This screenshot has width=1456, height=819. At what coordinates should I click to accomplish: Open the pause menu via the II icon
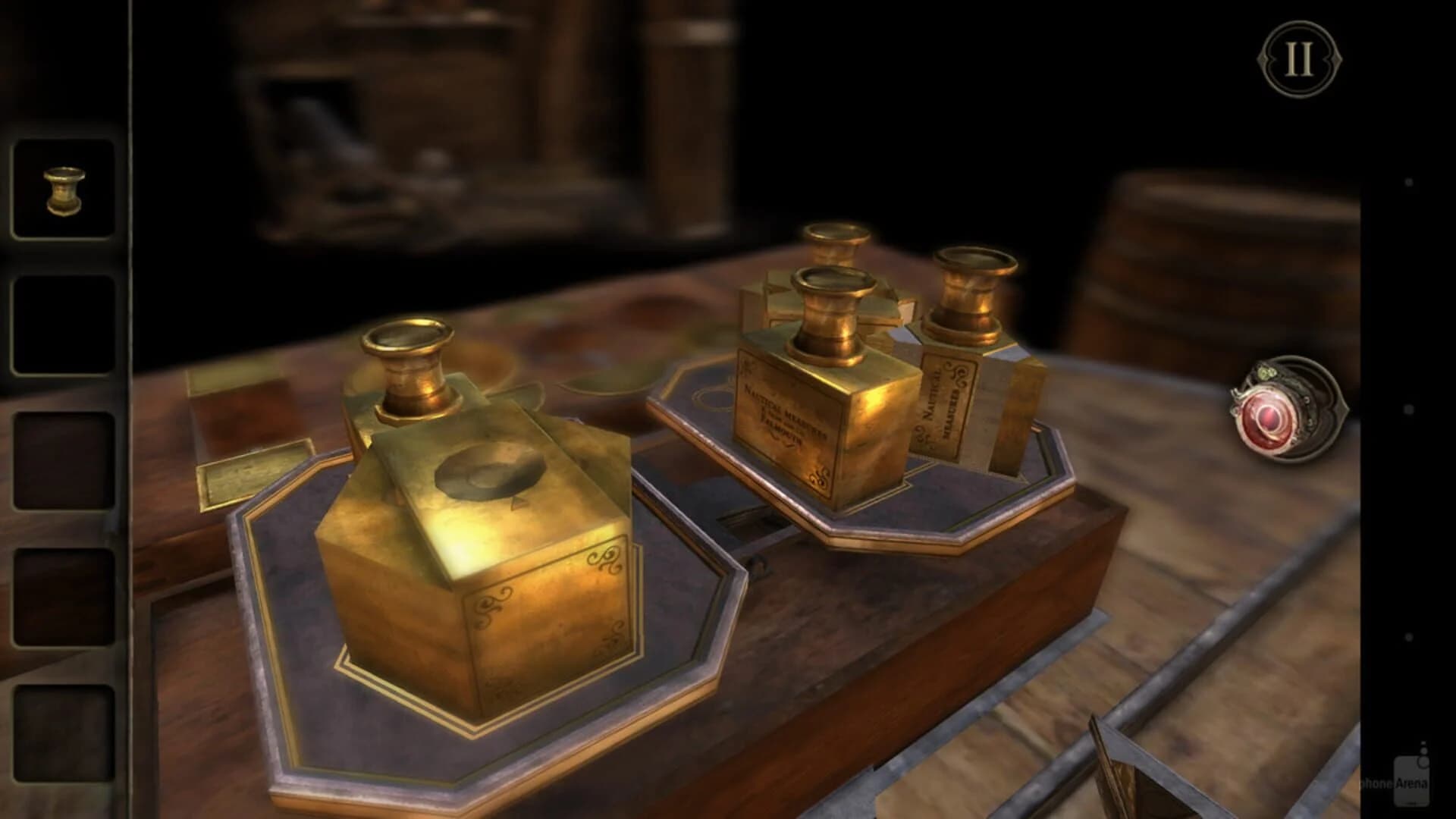tap(1300, 57)
